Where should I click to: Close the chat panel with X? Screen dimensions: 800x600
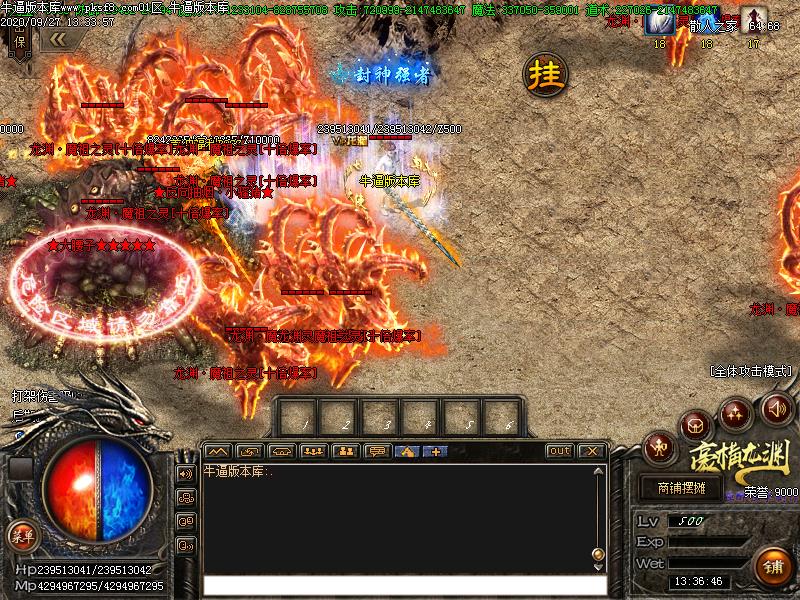tap(592, 451)
